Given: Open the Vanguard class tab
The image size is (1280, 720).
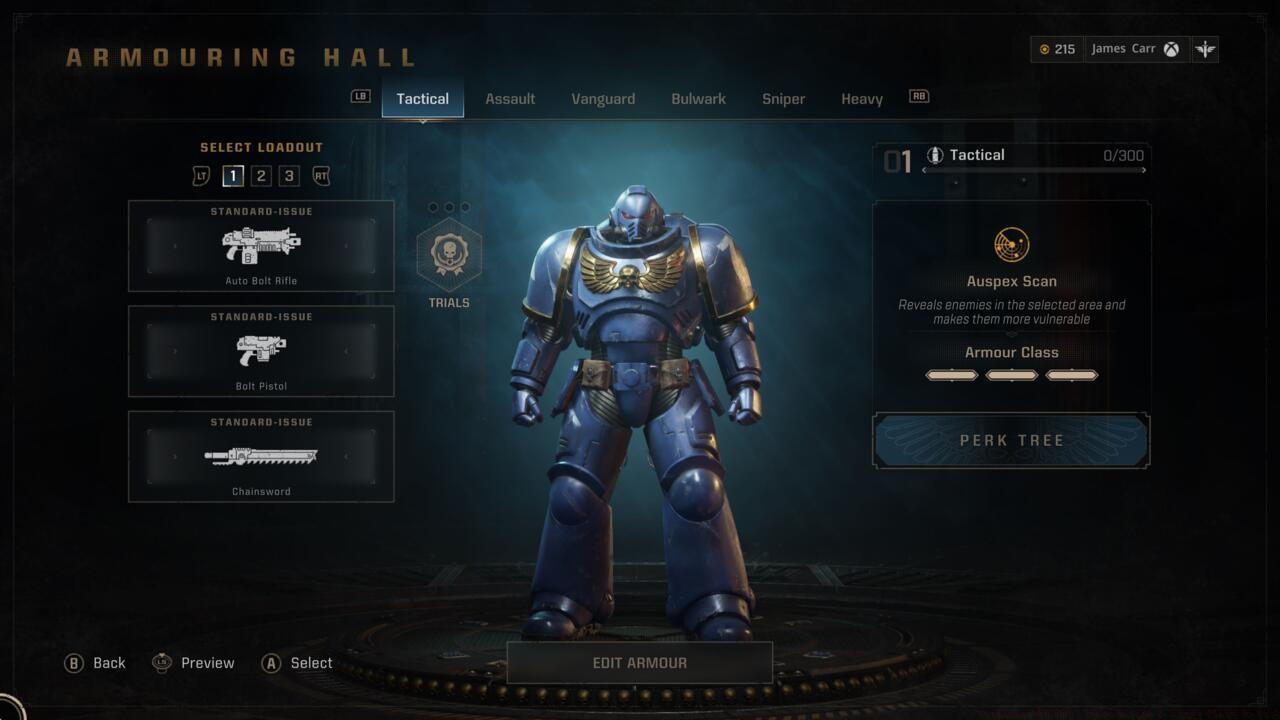Looking at the screenshot, I should [x=603, y=99].
